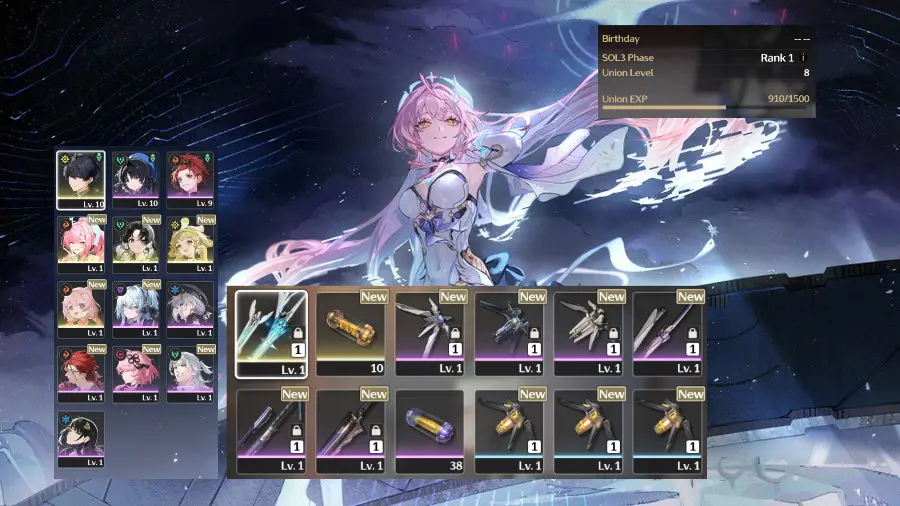The image size is (900, 506).
Task: Select the purple capsule item with count 38
Action: pos(429,430)
